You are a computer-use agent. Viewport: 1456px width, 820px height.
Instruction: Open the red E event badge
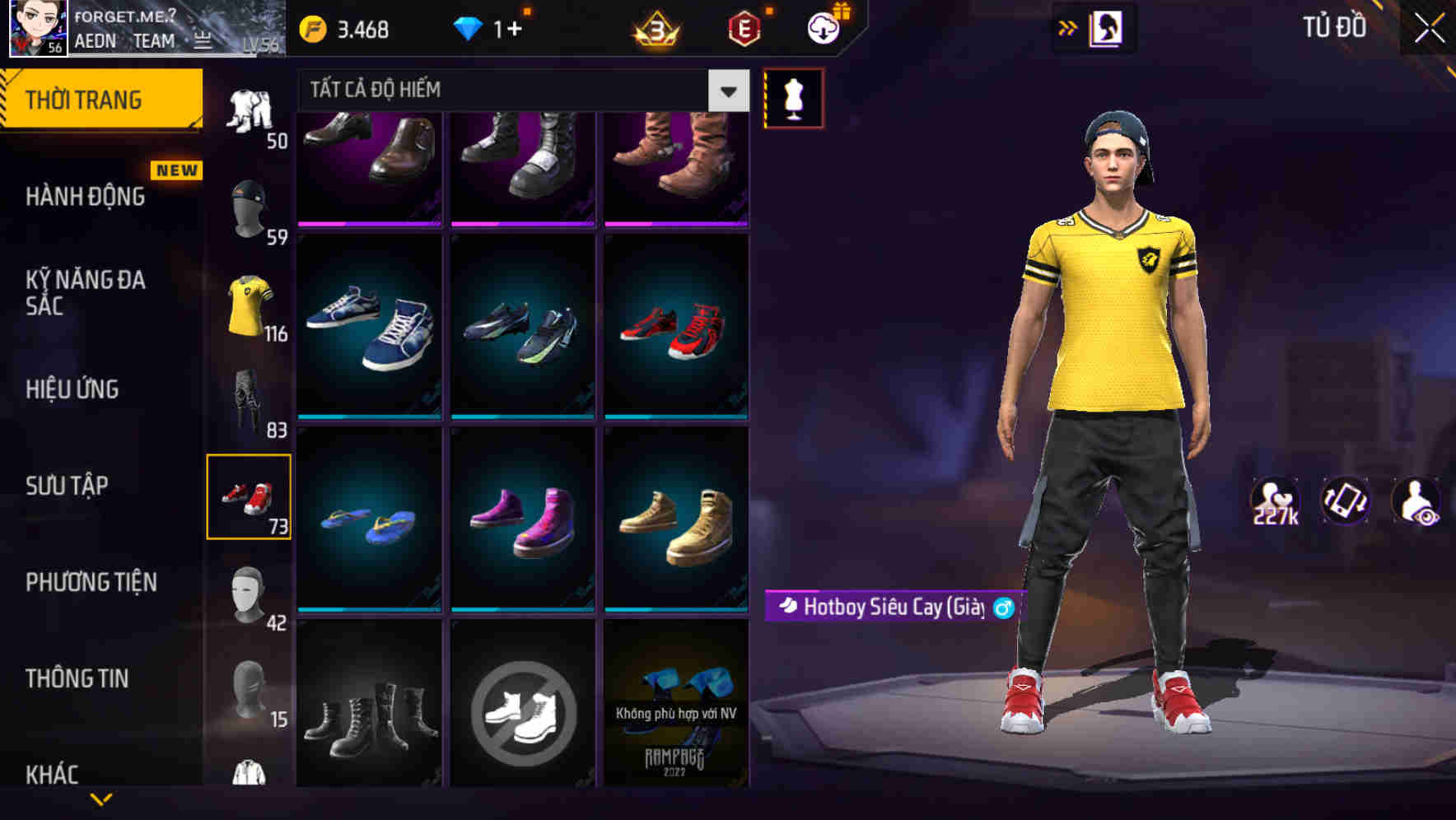point(740,27)
